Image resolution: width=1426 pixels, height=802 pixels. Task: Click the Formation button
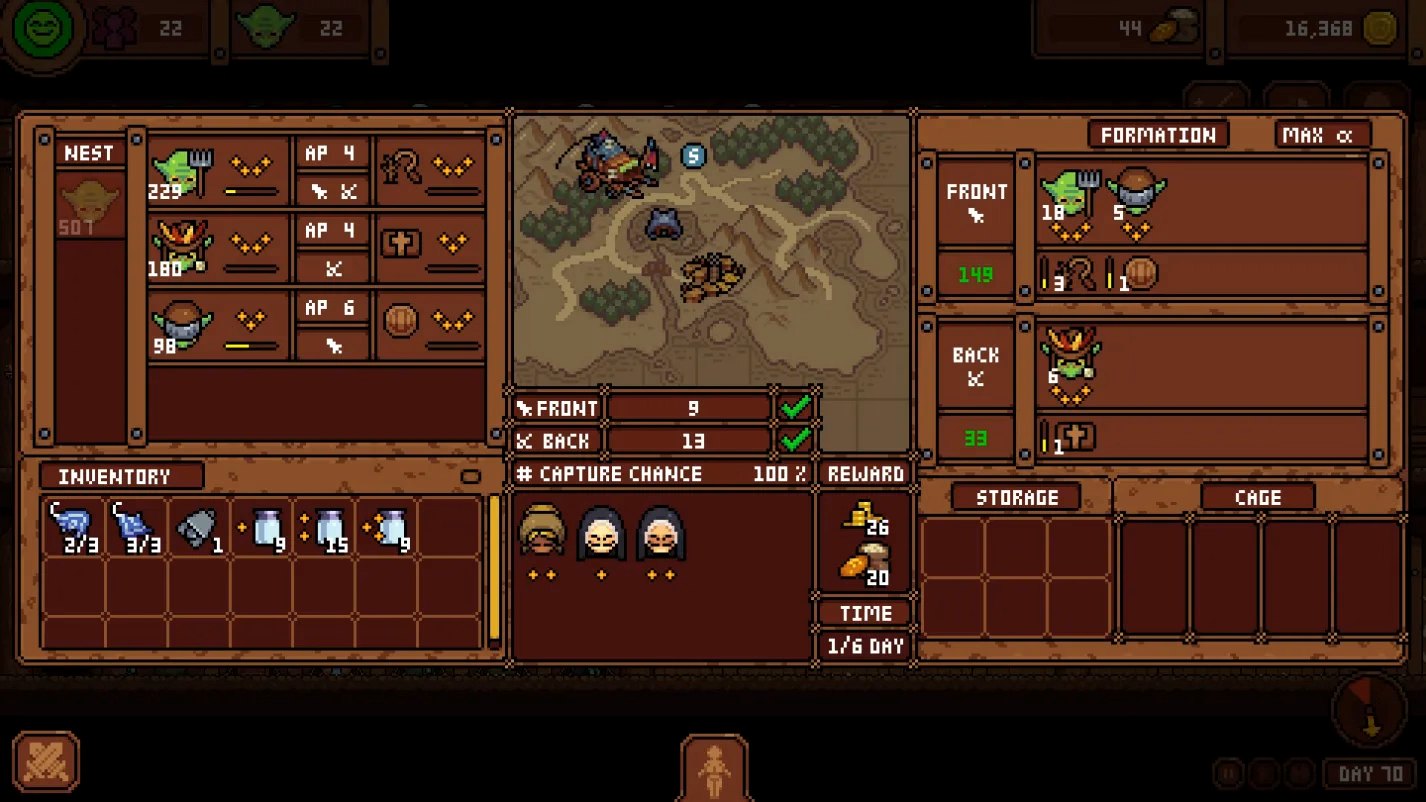point(1158,135)
